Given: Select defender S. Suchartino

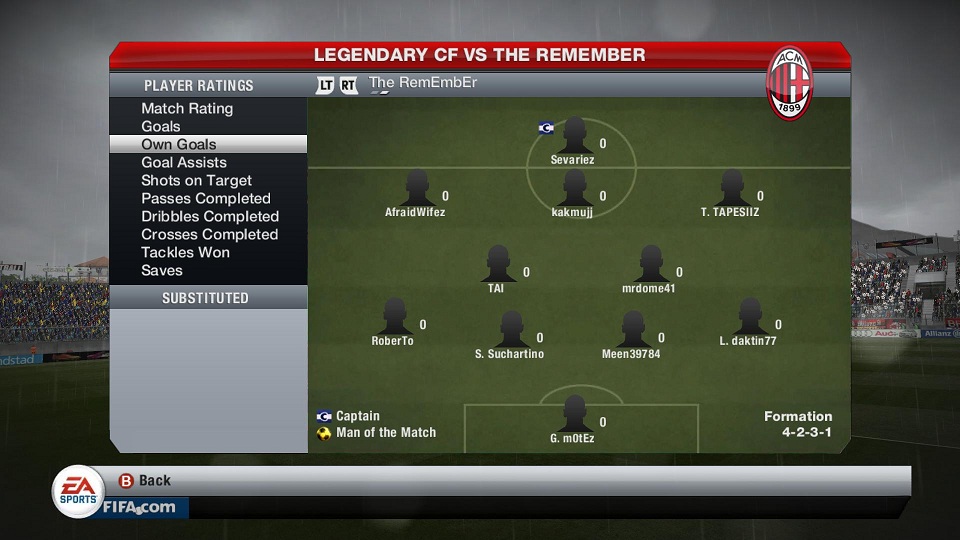Looking at the screenshot, I should (x=511, y=329).
